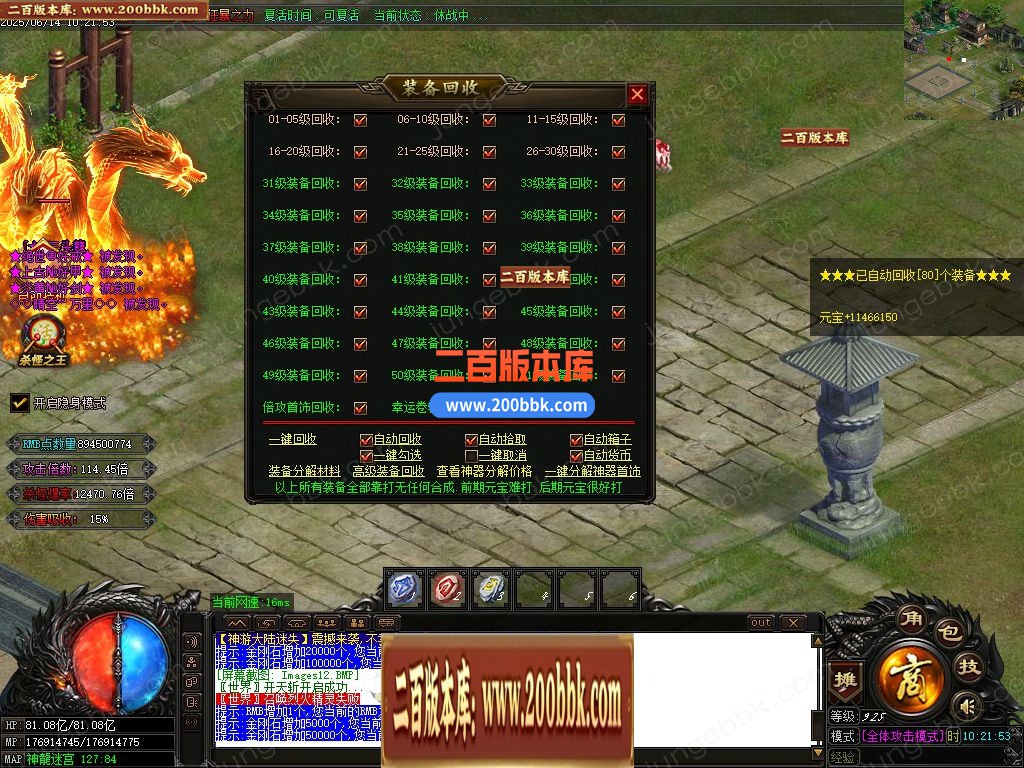Open 高级装备回收 link
Screen dimensions: 1024x768
tap(388, 471)
